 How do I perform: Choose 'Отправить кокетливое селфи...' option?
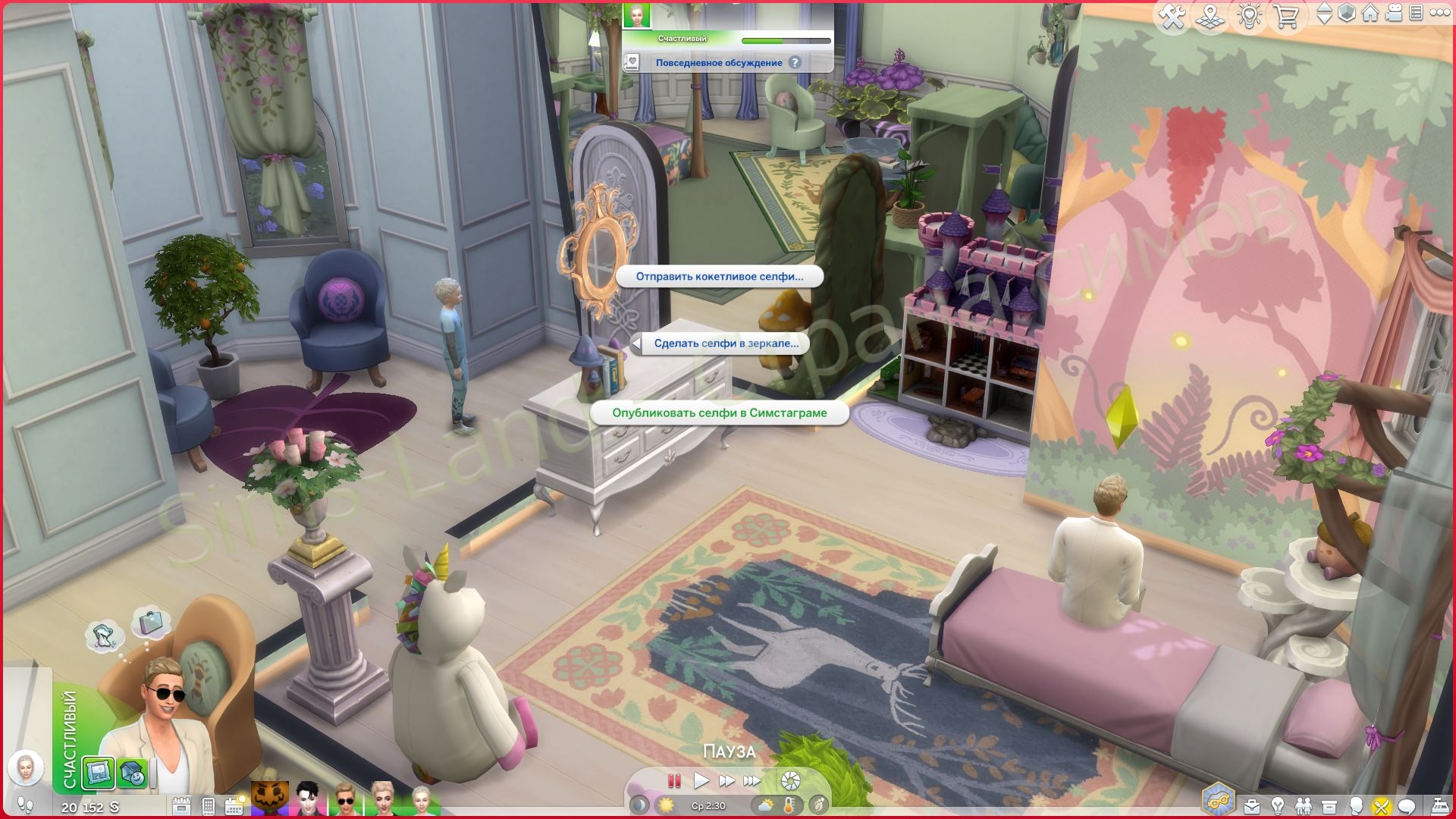(718, 277)
